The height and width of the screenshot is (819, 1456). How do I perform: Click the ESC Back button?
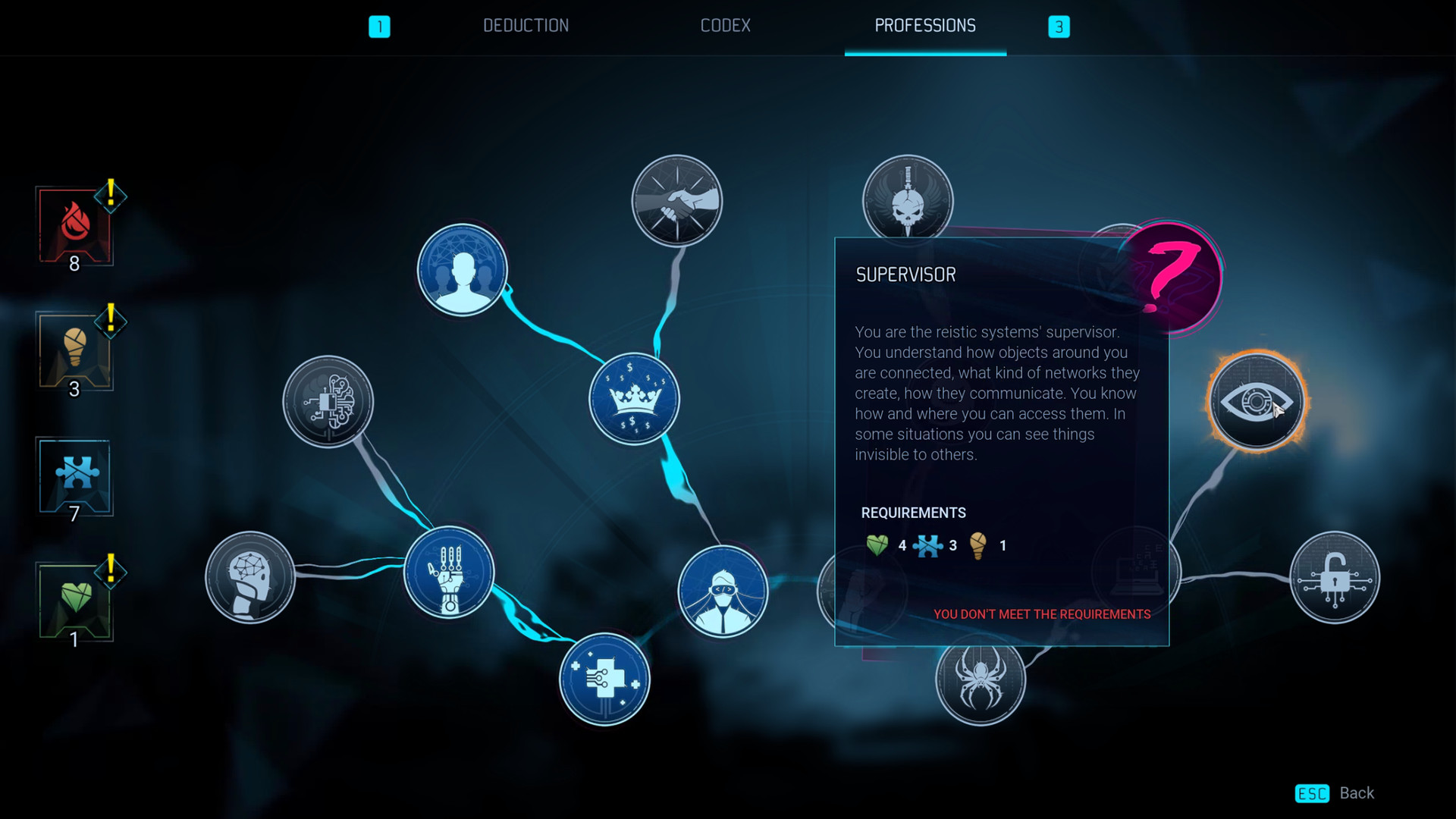(1335, 793)
